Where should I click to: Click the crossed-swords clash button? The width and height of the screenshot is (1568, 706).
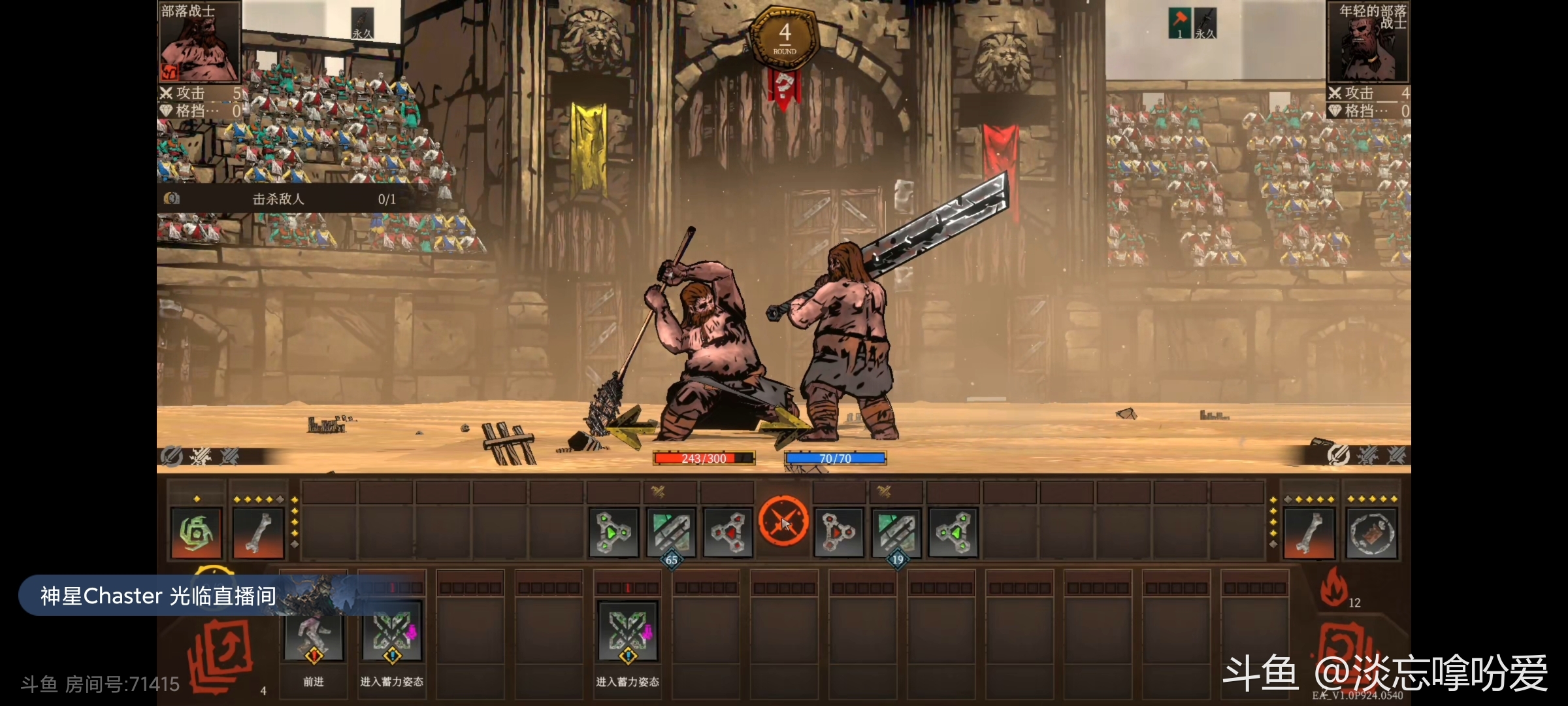pyautogui.click(x=783, y=522)
